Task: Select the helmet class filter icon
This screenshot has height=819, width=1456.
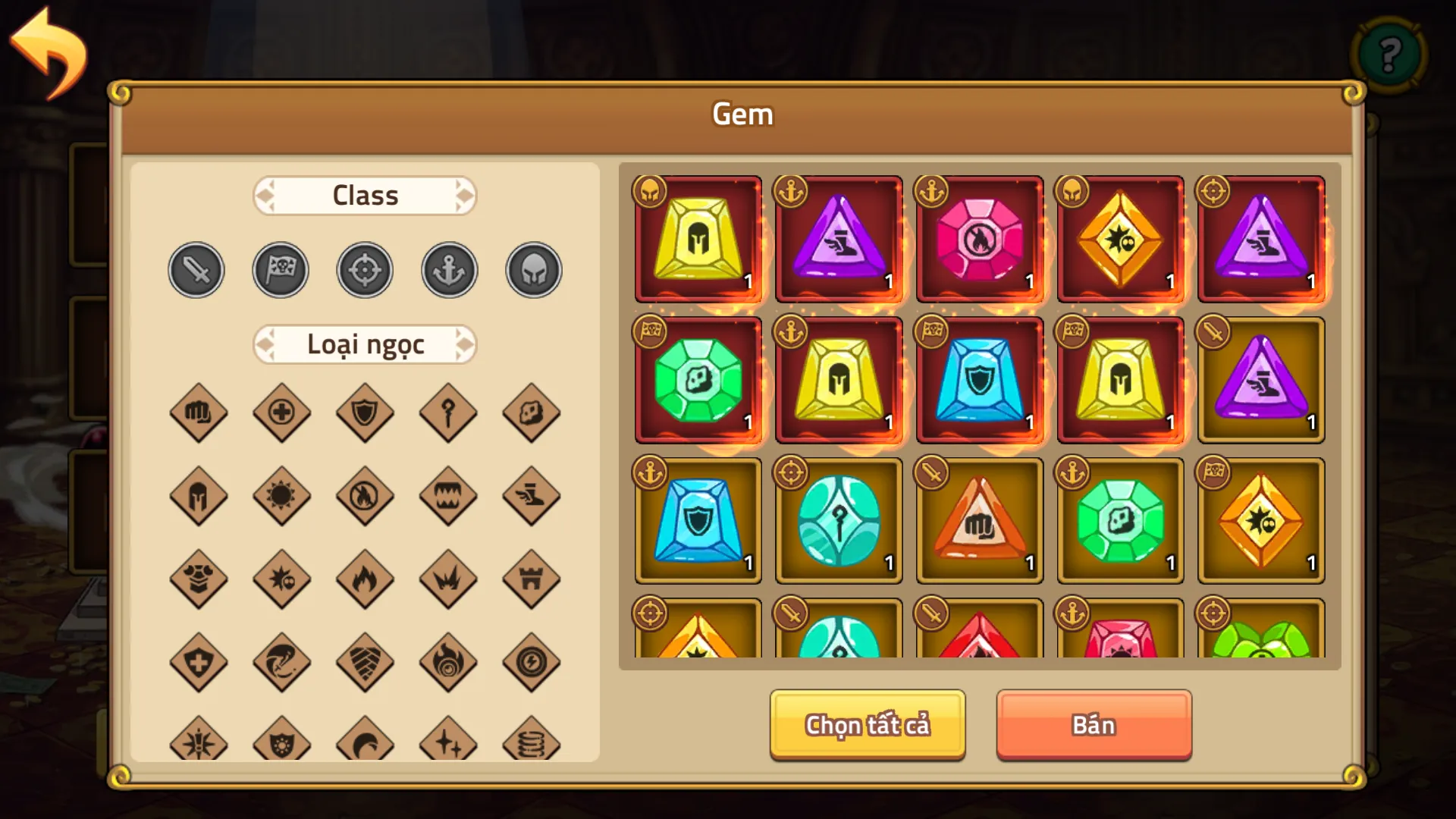Action: click(533, 270)
